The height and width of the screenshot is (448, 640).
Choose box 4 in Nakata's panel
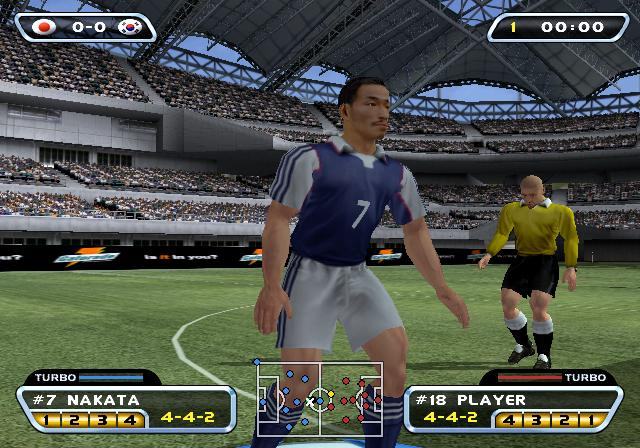tap(128, 418)
